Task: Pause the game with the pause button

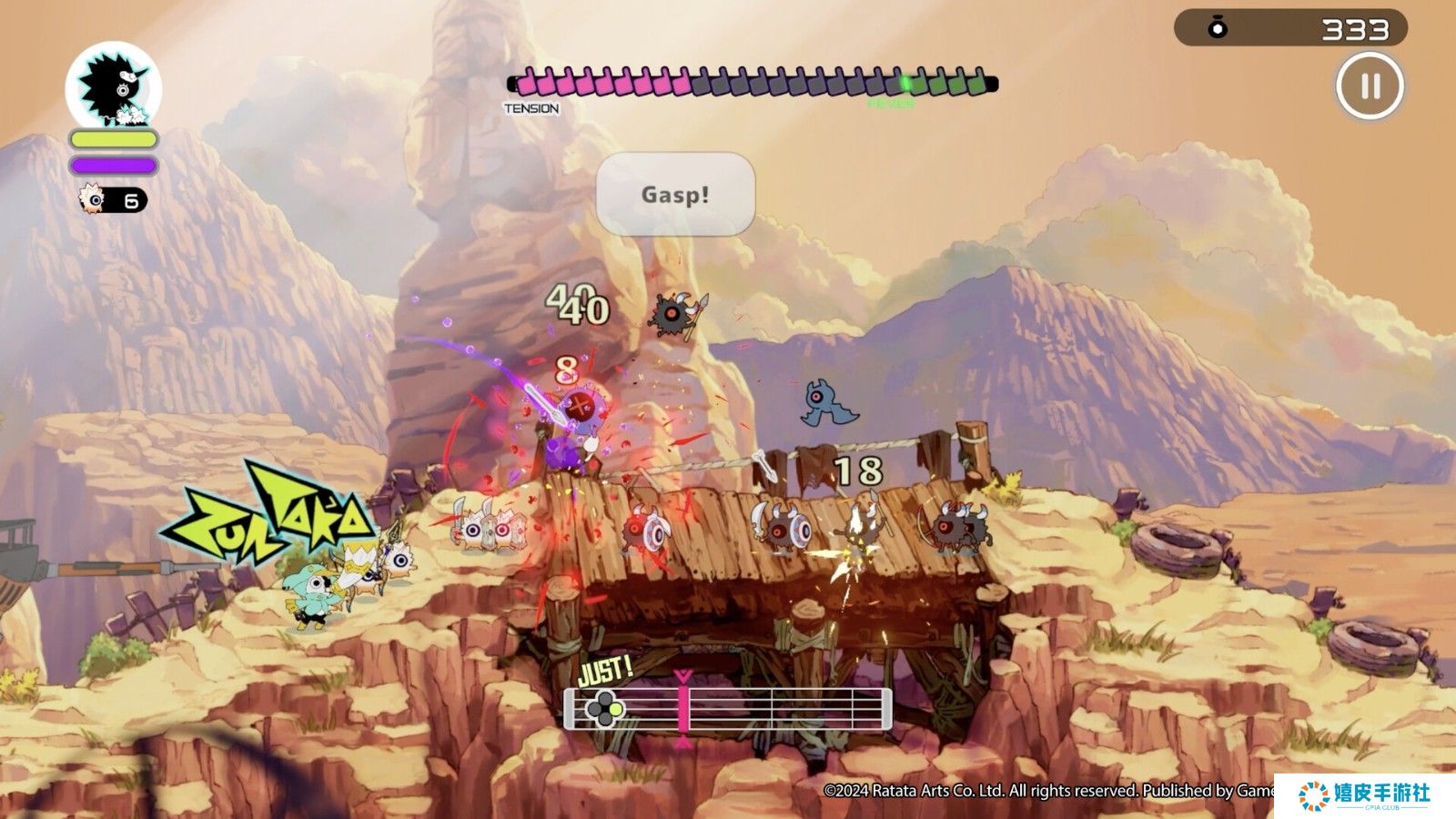Action: pos(1370,86)
